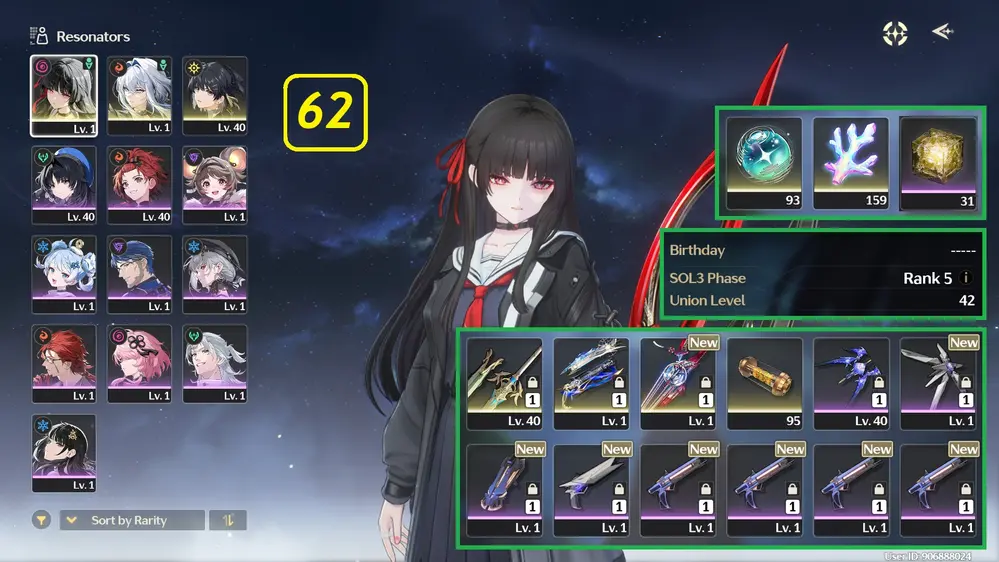Open the circular star icon beside the back arrow
The image size is (999, 562).
tap(895, 33)
